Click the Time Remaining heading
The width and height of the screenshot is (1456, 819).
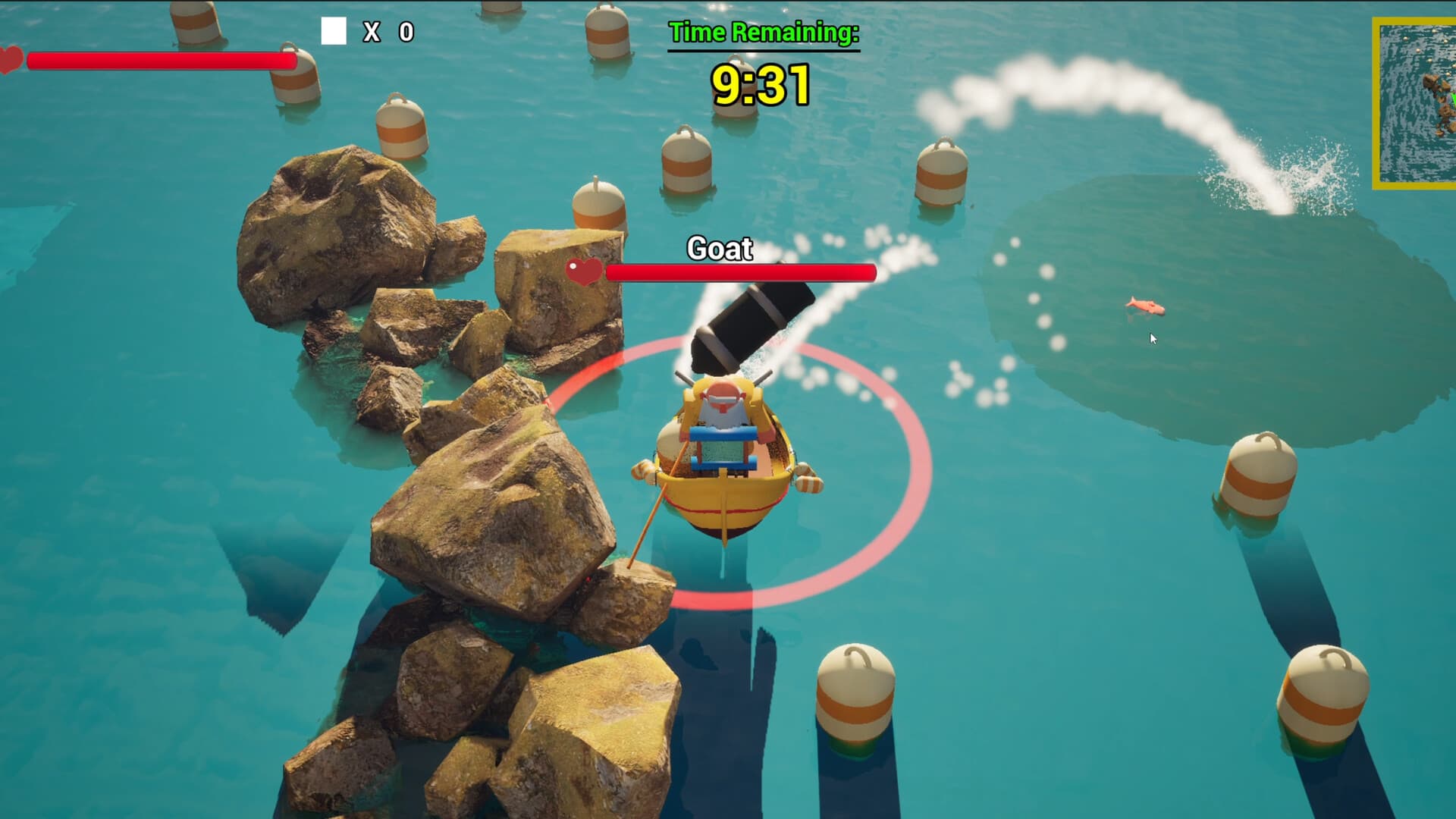pos(762,33)
